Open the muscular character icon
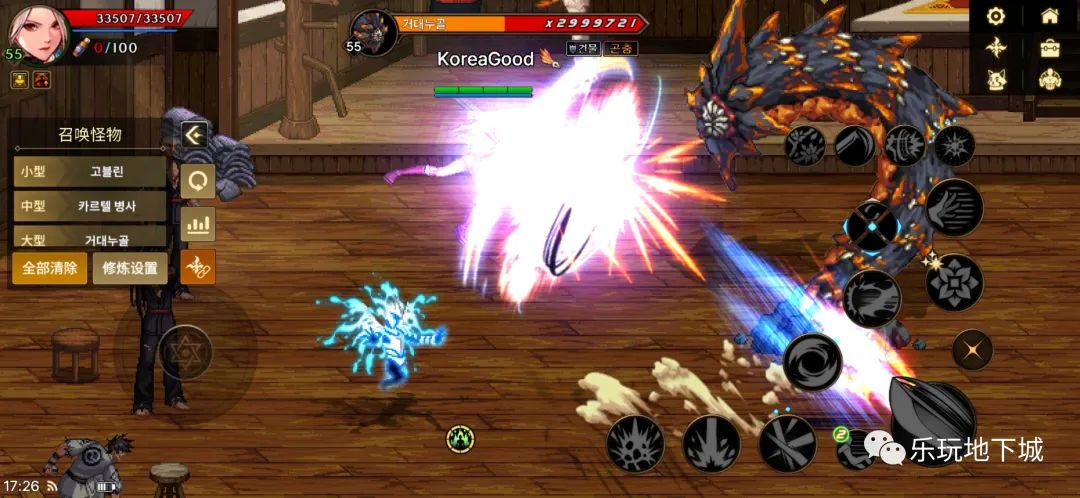Image resolution: width=1080 pixels, height=498 pixels. (x=1049, y=79)
